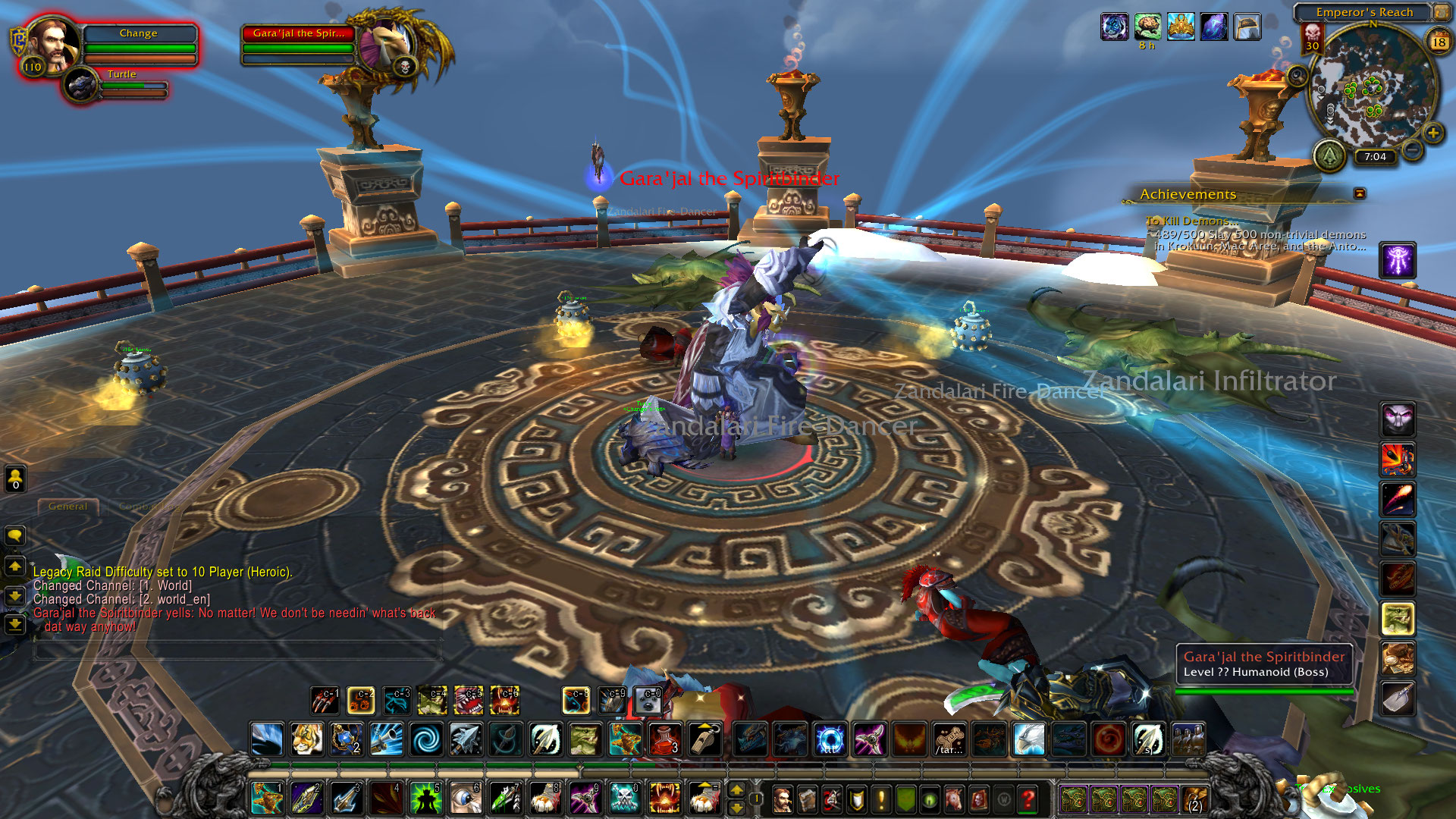Screen dimensions: 1456x819
Task: Zoom in the minimap with the plus button
Action: point(1432,133)
